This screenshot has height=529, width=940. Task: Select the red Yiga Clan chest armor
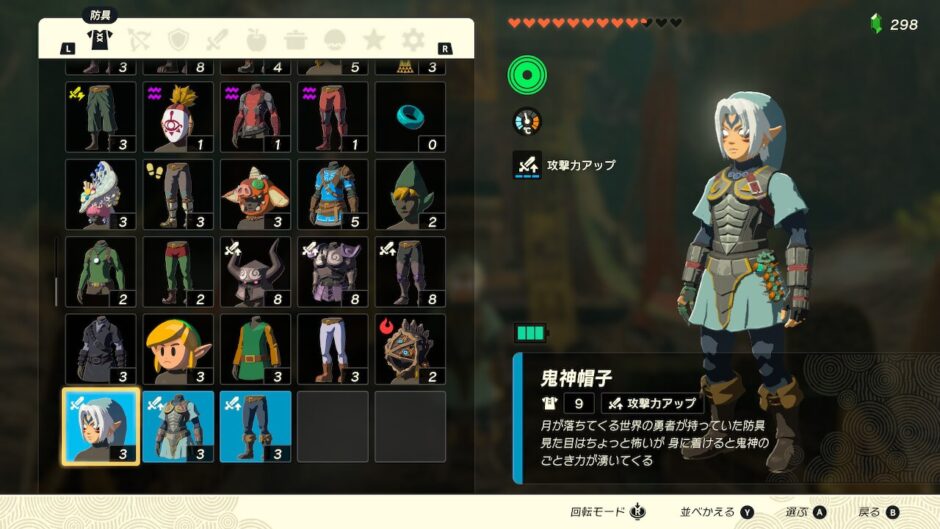tap(255, 117)
